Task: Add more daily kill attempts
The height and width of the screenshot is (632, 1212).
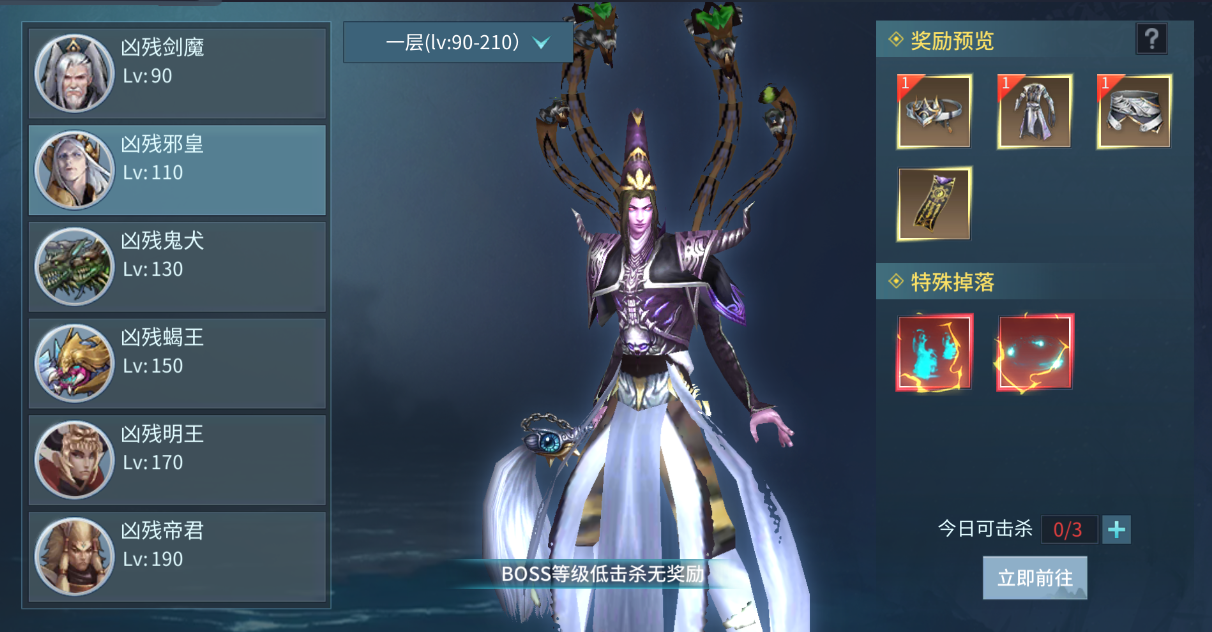Action: [1116, 529]
